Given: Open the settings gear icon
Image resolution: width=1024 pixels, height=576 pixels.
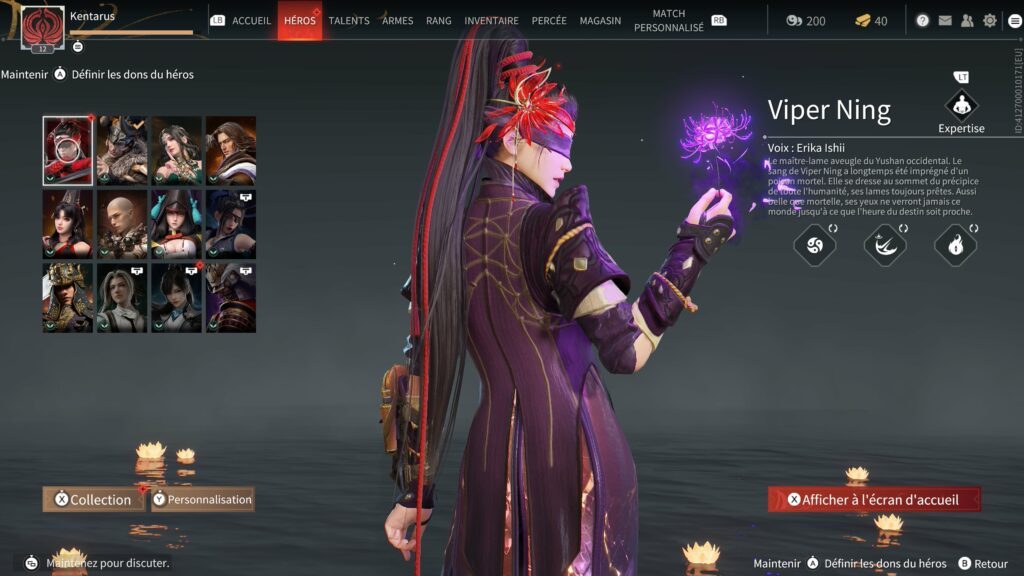Looking at the screenshot, I should [x=990, y=21].
